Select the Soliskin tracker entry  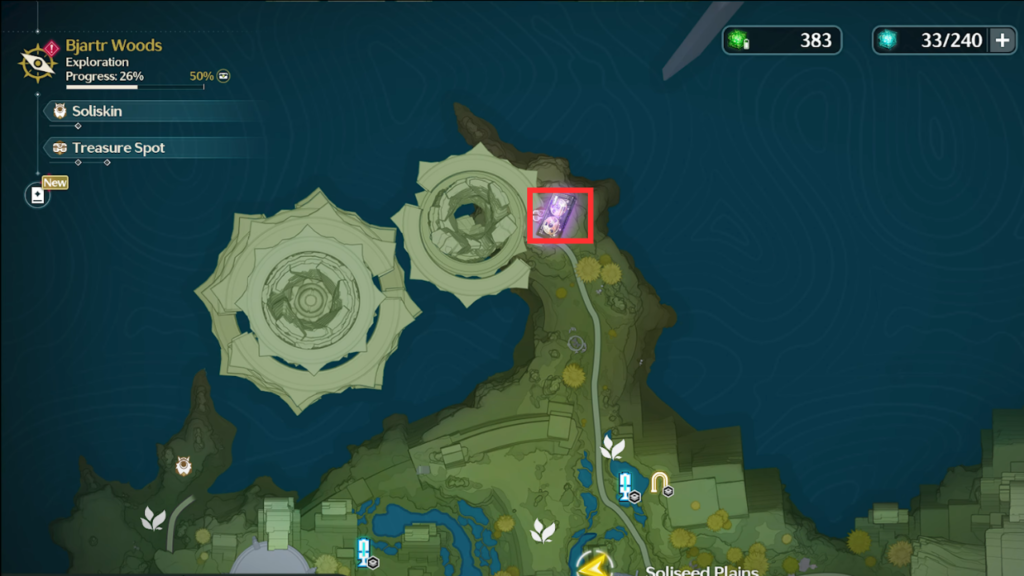tap(97, 111)
